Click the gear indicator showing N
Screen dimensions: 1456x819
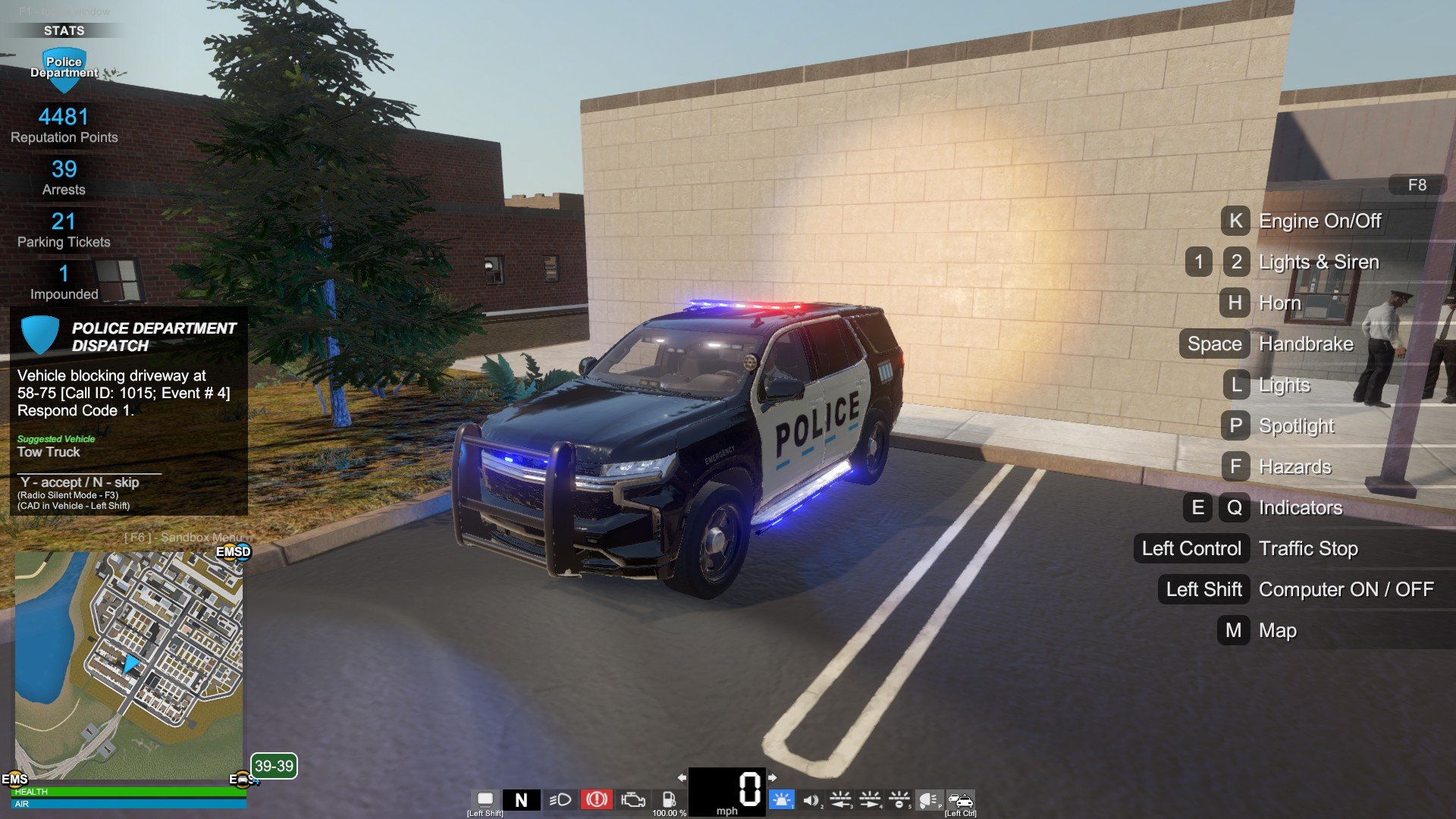coord(521,800)
